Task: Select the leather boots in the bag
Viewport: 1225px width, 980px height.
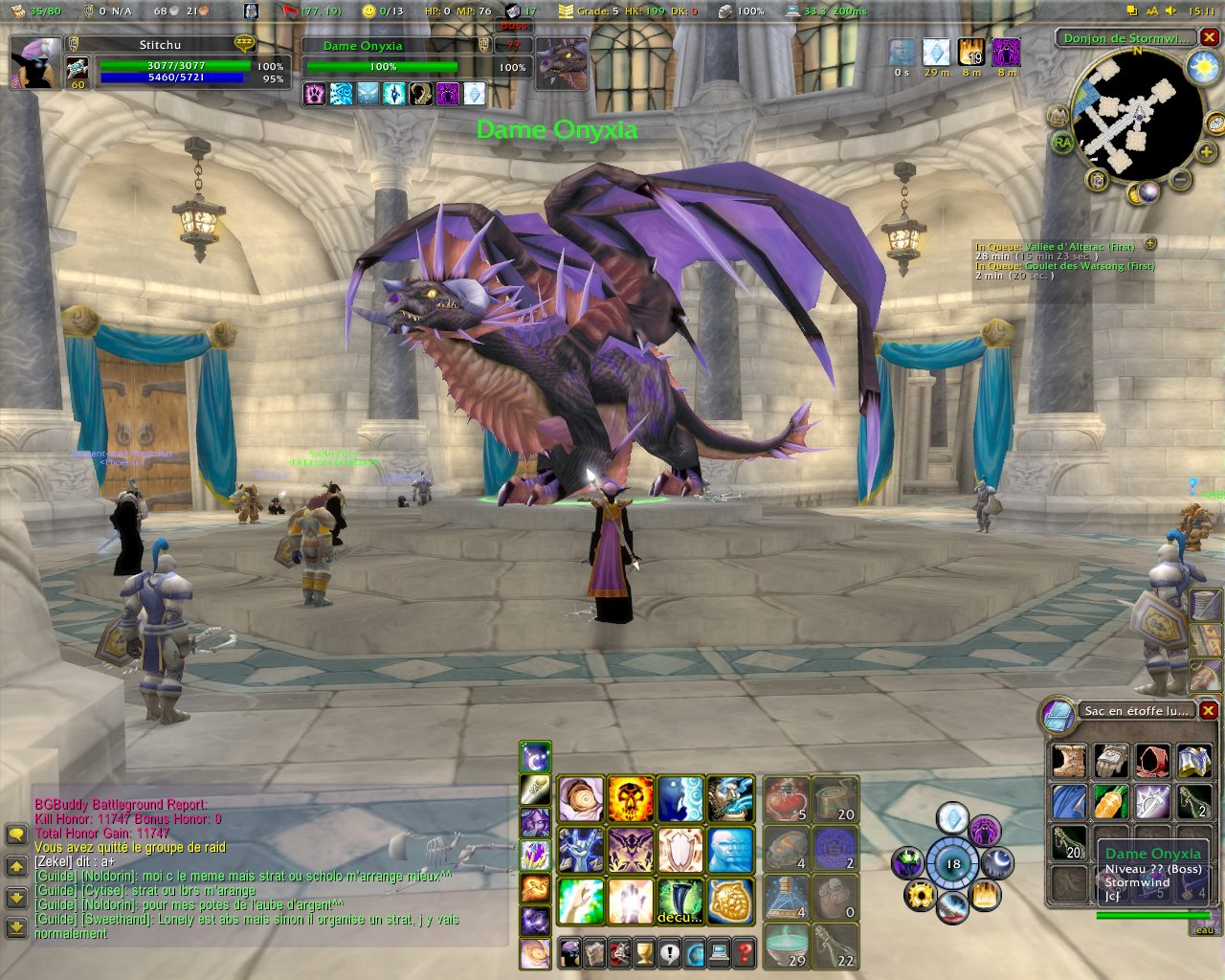Action: coord(1069,762)
